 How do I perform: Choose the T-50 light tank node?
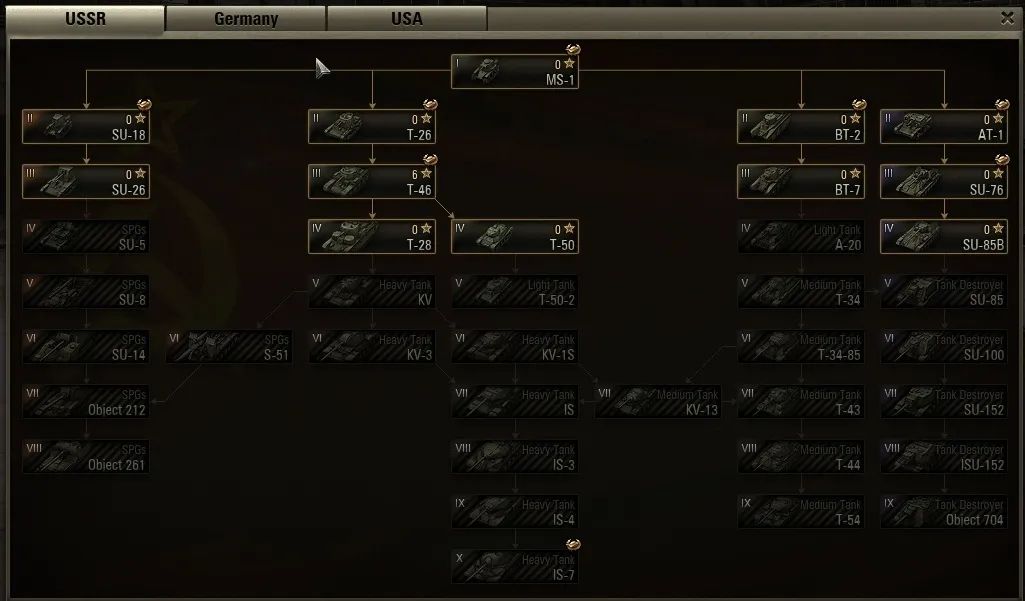pos(515,237)
